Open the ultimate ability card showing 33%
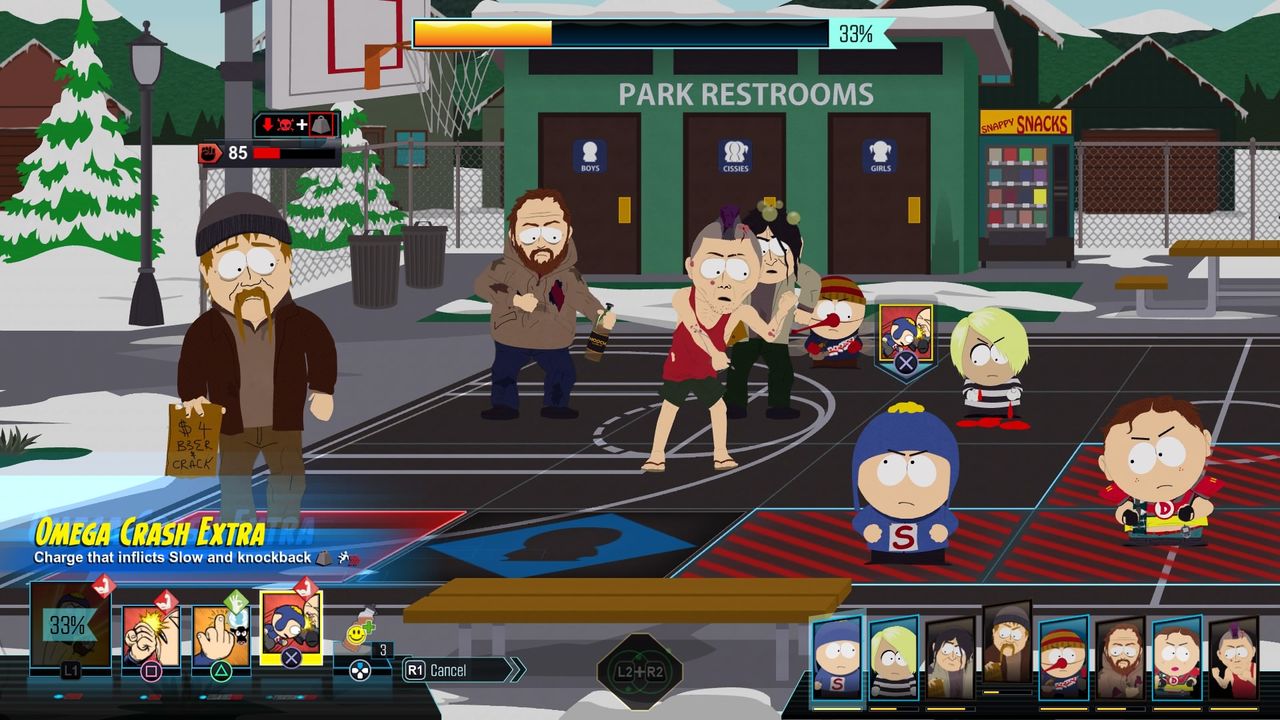The height and width of the screenshot is (720, 1280). click(x=69, y=627)
